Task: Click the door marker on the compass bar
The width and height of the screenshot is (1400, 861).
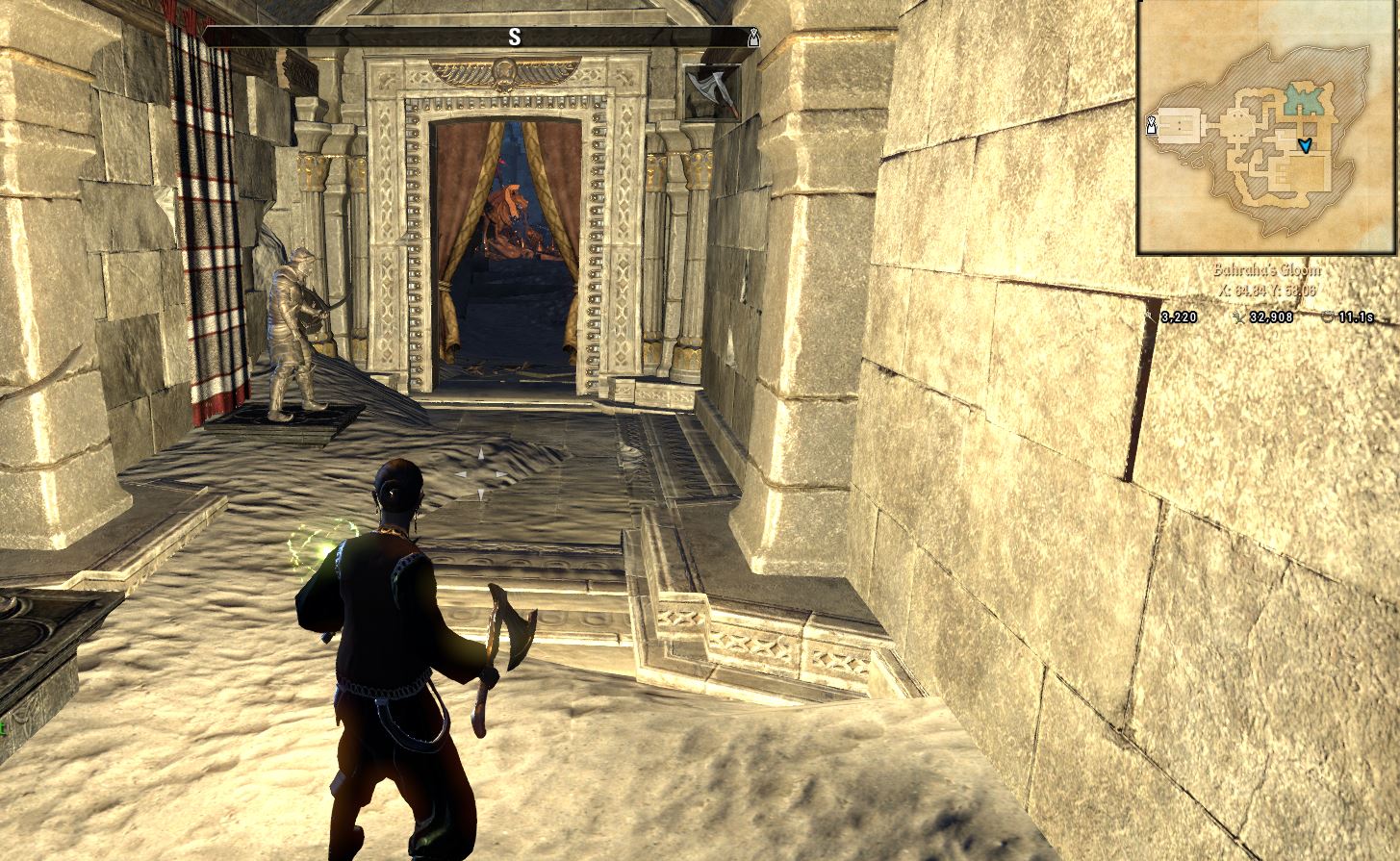Action: [x=753, y=38]
